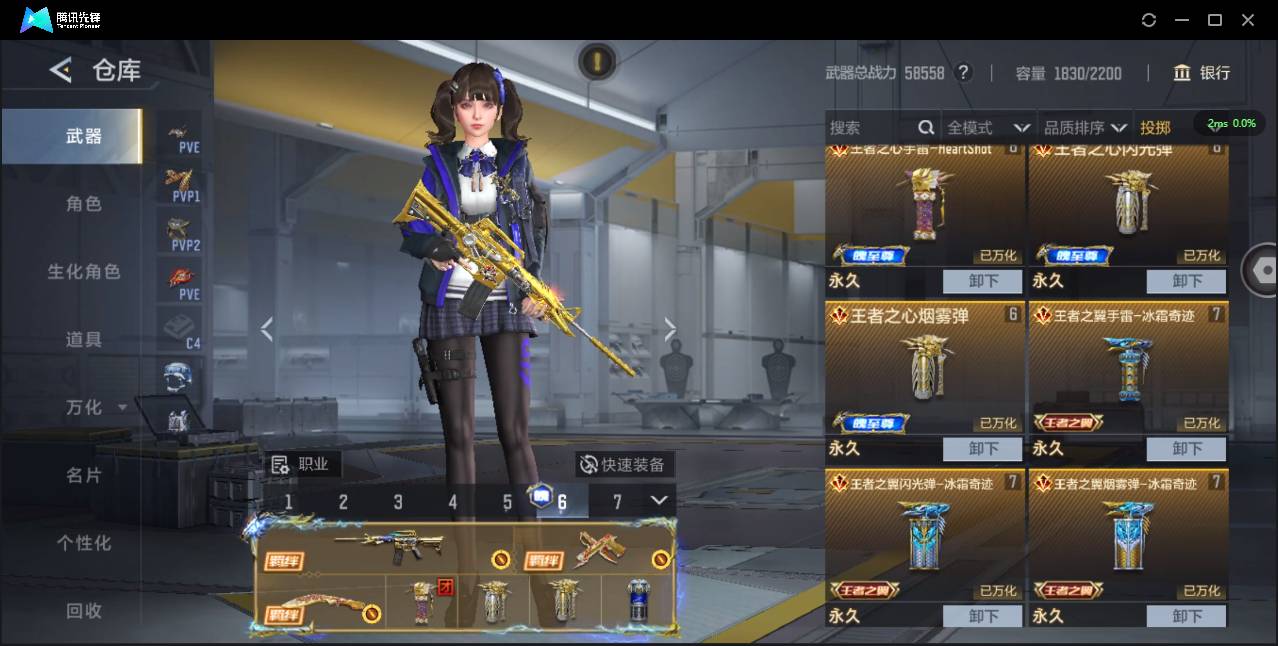Open the 生化角色 category
Viewport: 1278px width, 646px height.
pyautogui.click(x=83, y=272)
